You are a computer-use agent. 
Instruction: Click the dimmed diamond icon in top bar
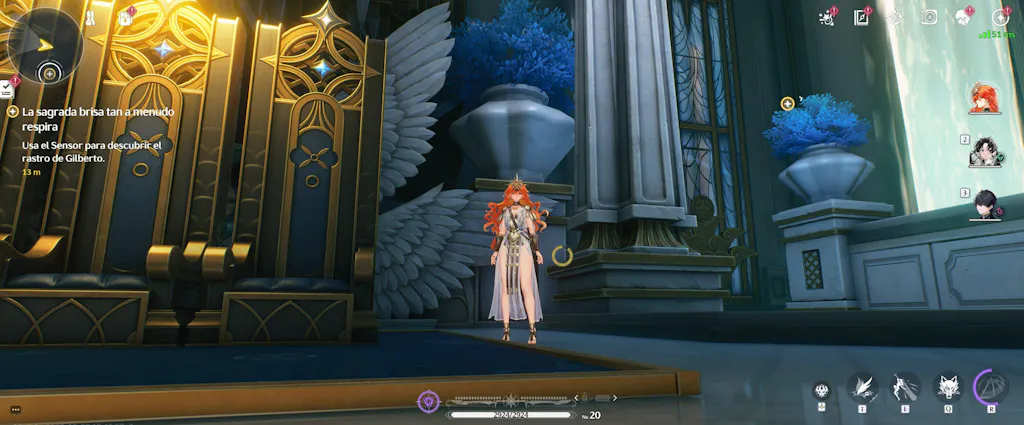point(895,17)
